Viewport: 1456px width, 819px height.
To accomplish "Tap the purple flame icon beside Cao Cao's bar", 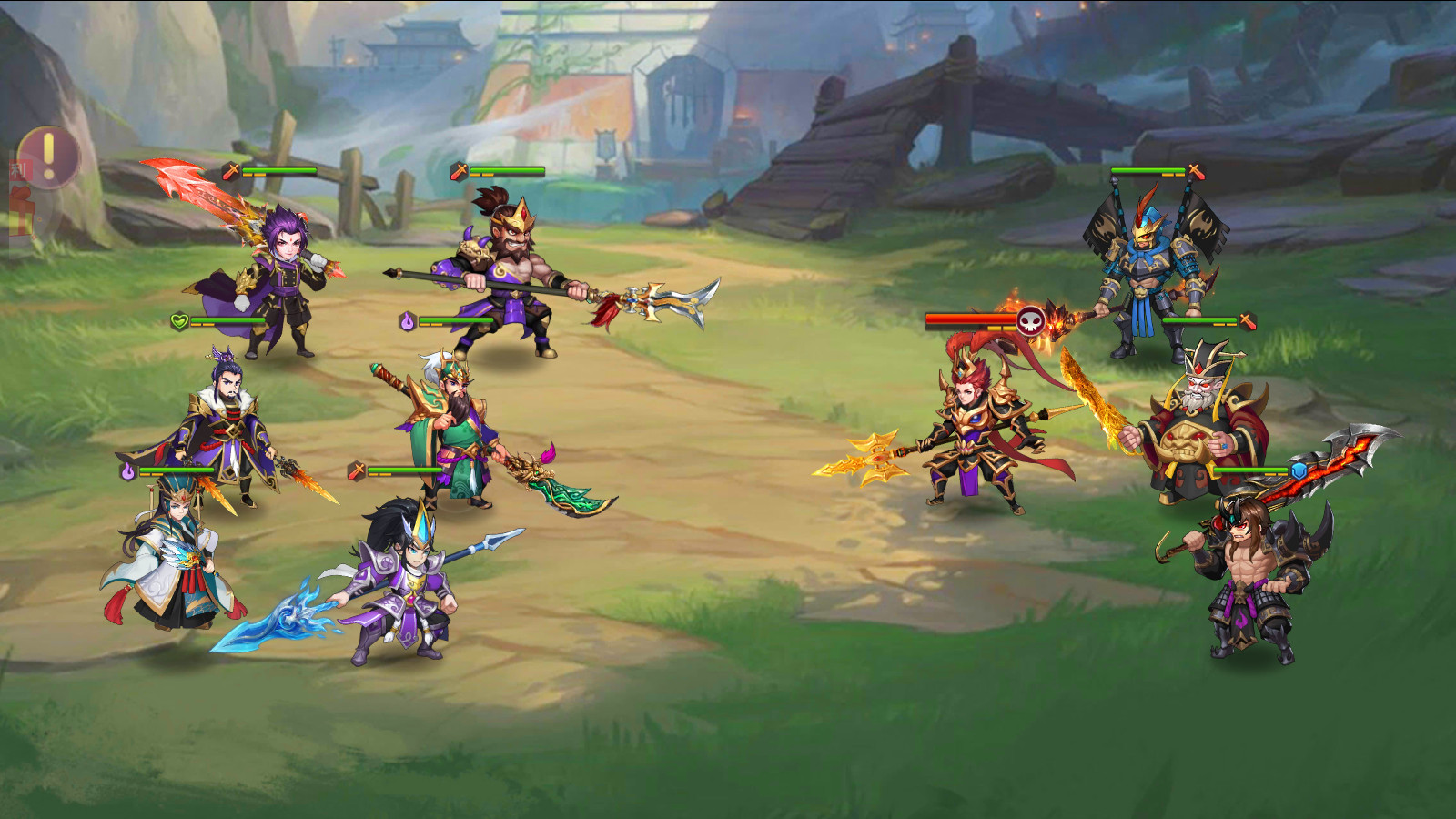I will tap(127, 470).
